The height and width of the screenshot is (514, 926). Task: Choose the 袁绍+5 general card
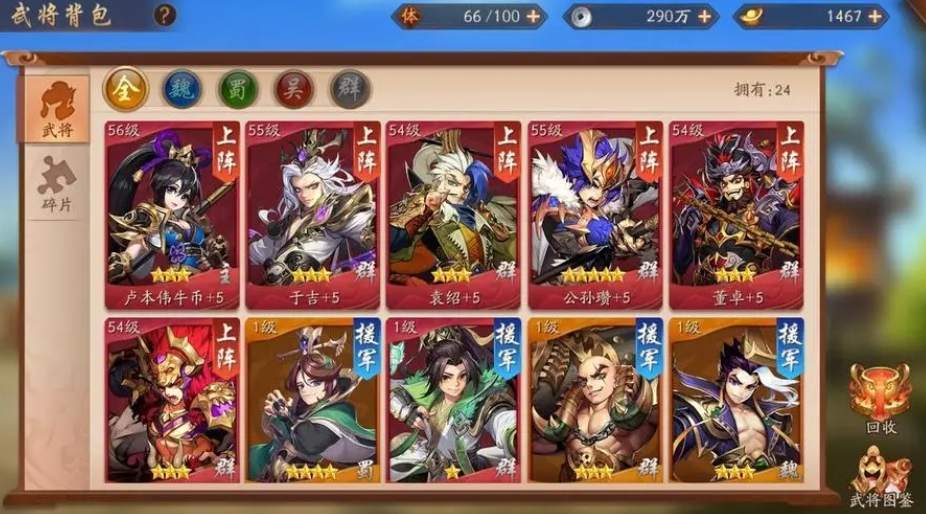point(454,213)
